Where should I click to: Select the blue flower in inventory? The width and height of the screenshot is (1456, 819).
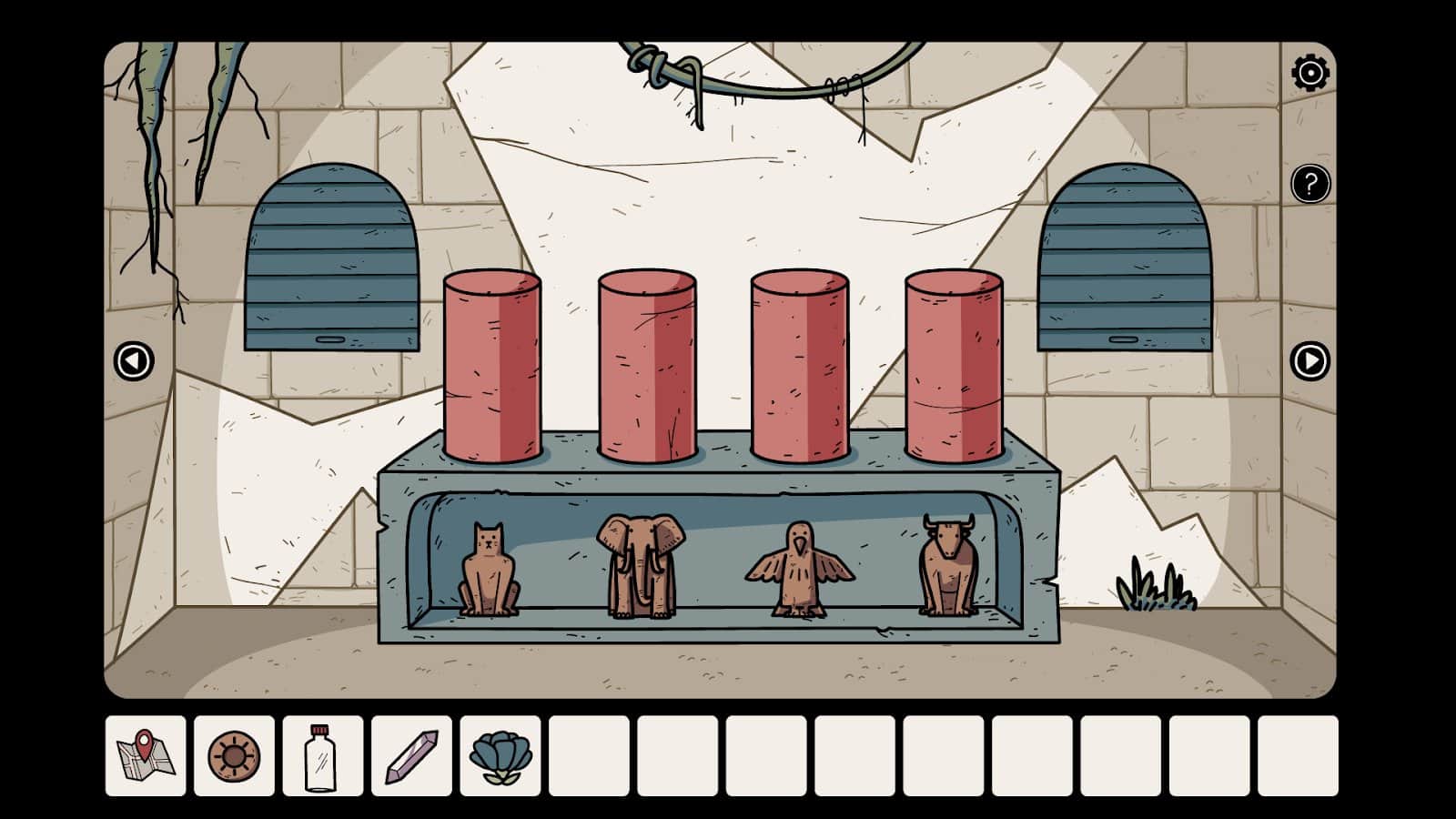click(x=500, y=756)
